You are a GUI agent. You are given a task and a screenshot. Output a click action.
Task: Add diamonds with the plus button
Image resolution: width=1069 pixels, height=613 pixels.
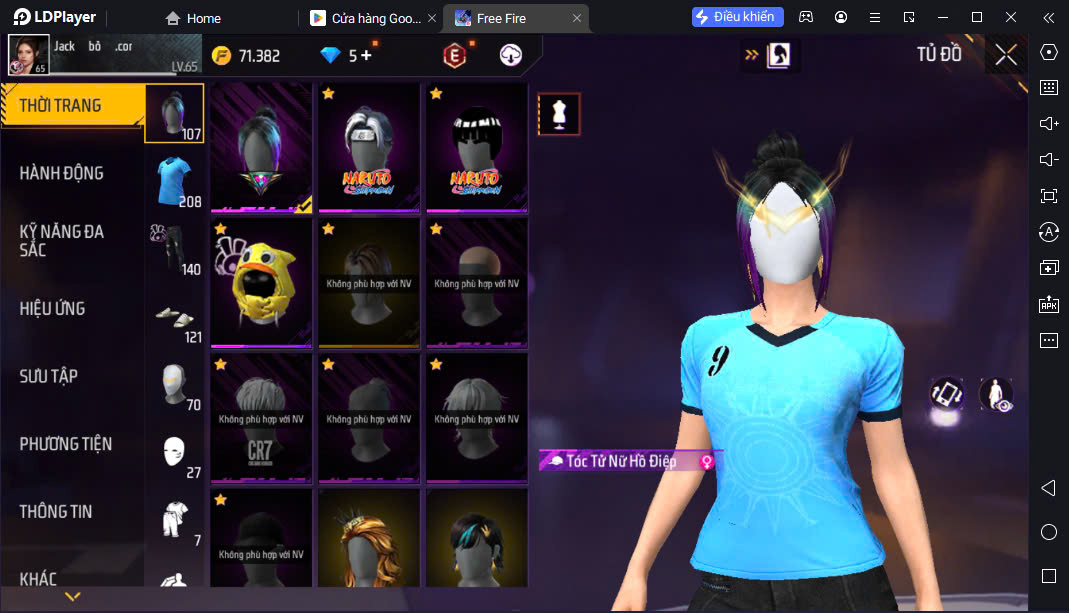(x=366, y=56)
